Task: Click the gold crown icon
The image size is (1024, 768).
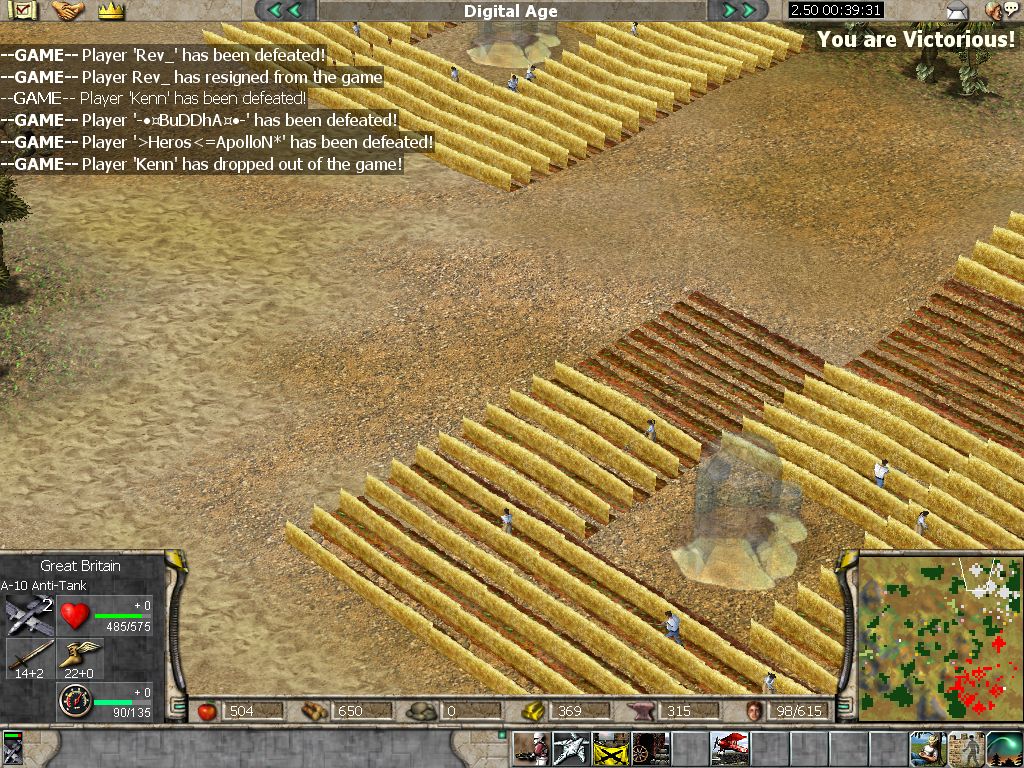Action: click(x=111, y=11)
